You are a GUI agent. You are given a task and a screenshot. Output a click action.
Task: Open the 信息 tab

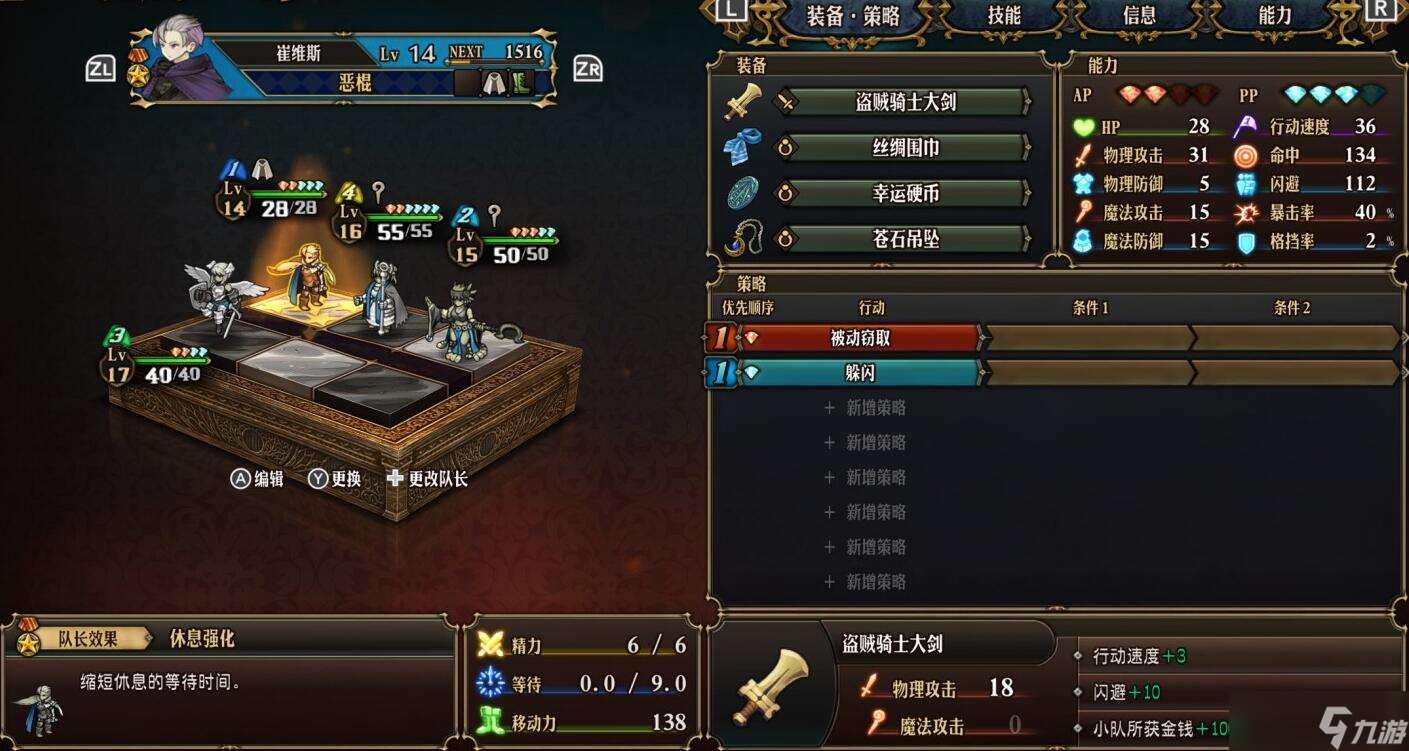click(1138, 17)
